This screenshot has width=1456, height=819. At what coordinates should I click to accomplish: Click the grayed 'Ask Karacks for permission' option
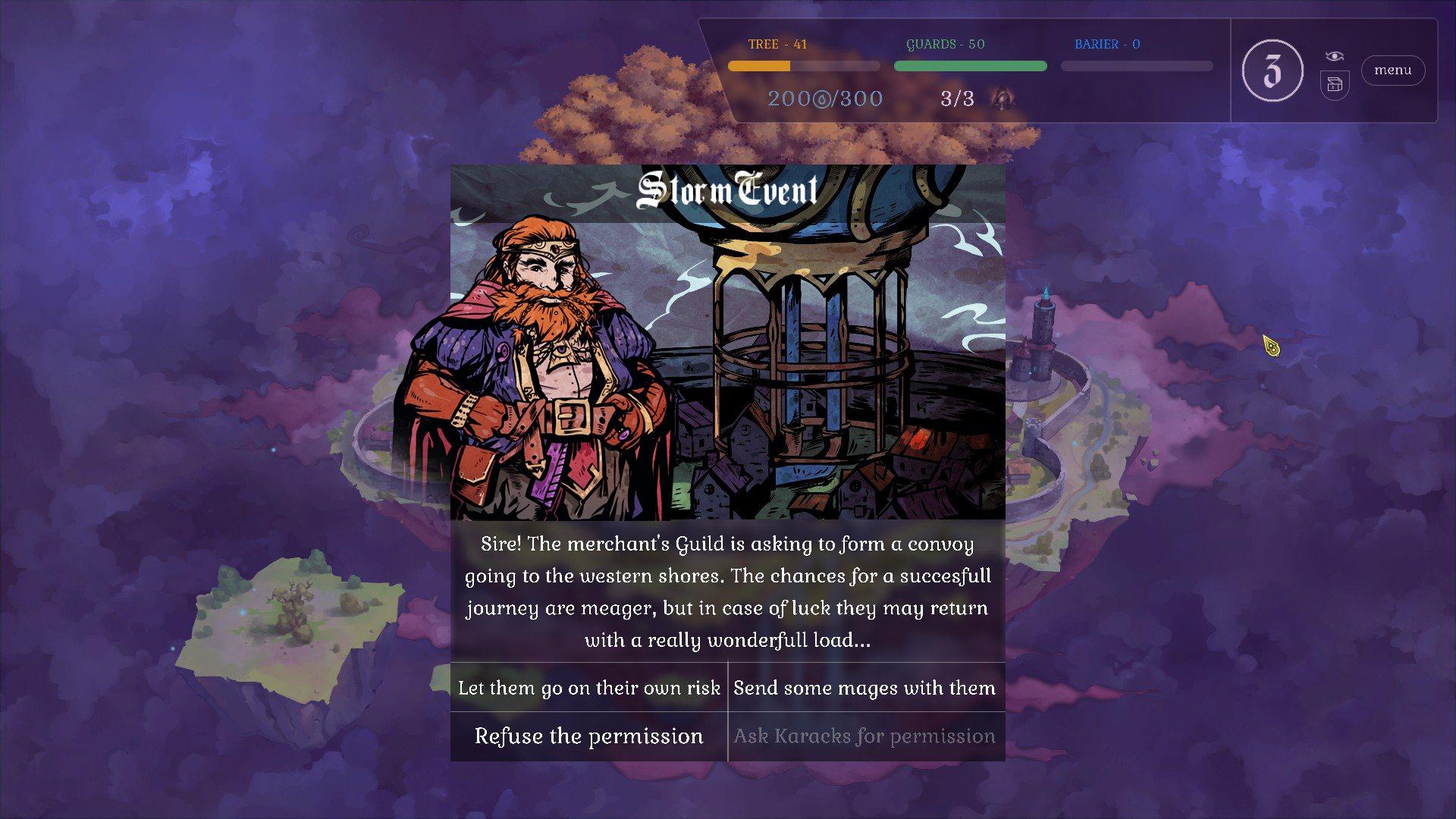(x=864, y=736)
